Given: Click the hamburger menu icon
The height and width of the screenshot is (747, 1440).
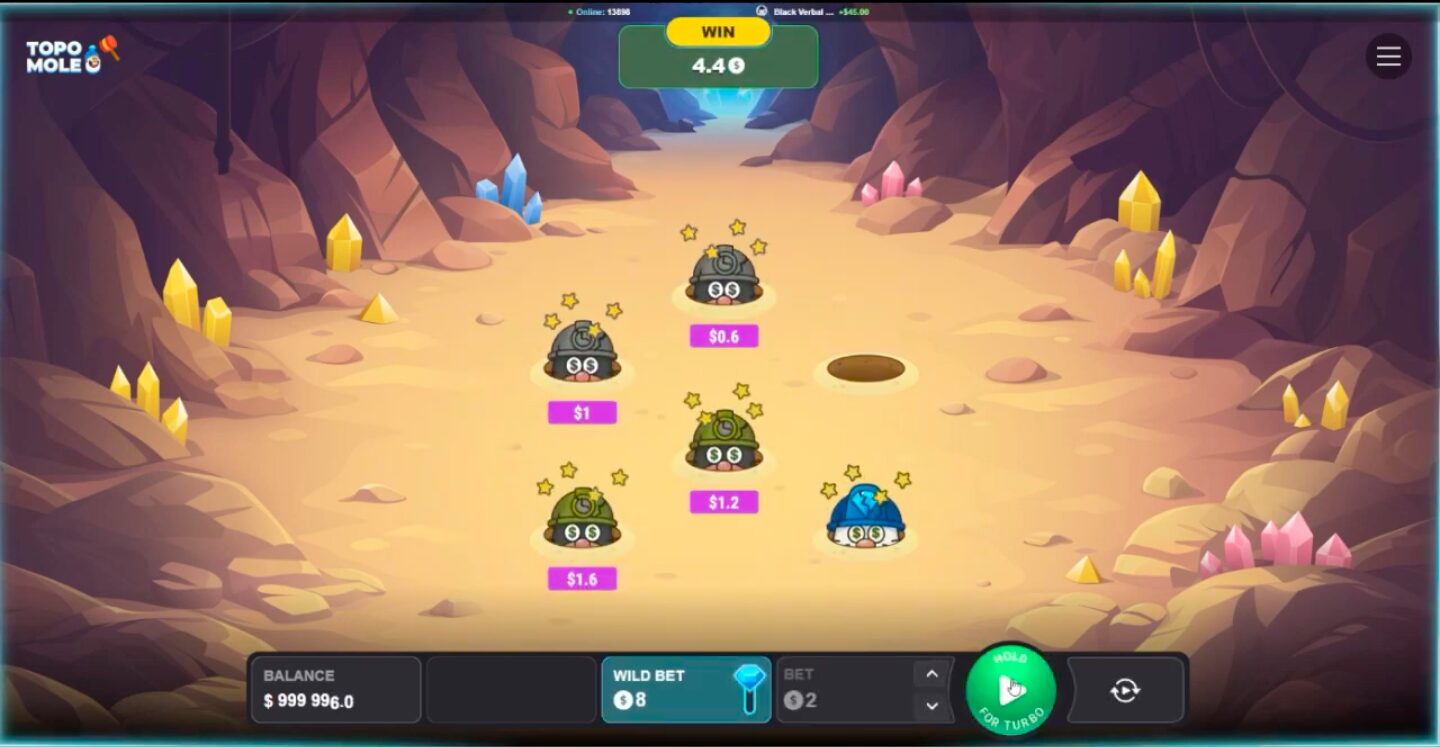Looking at the screenshot, I should click(1388, 56).
